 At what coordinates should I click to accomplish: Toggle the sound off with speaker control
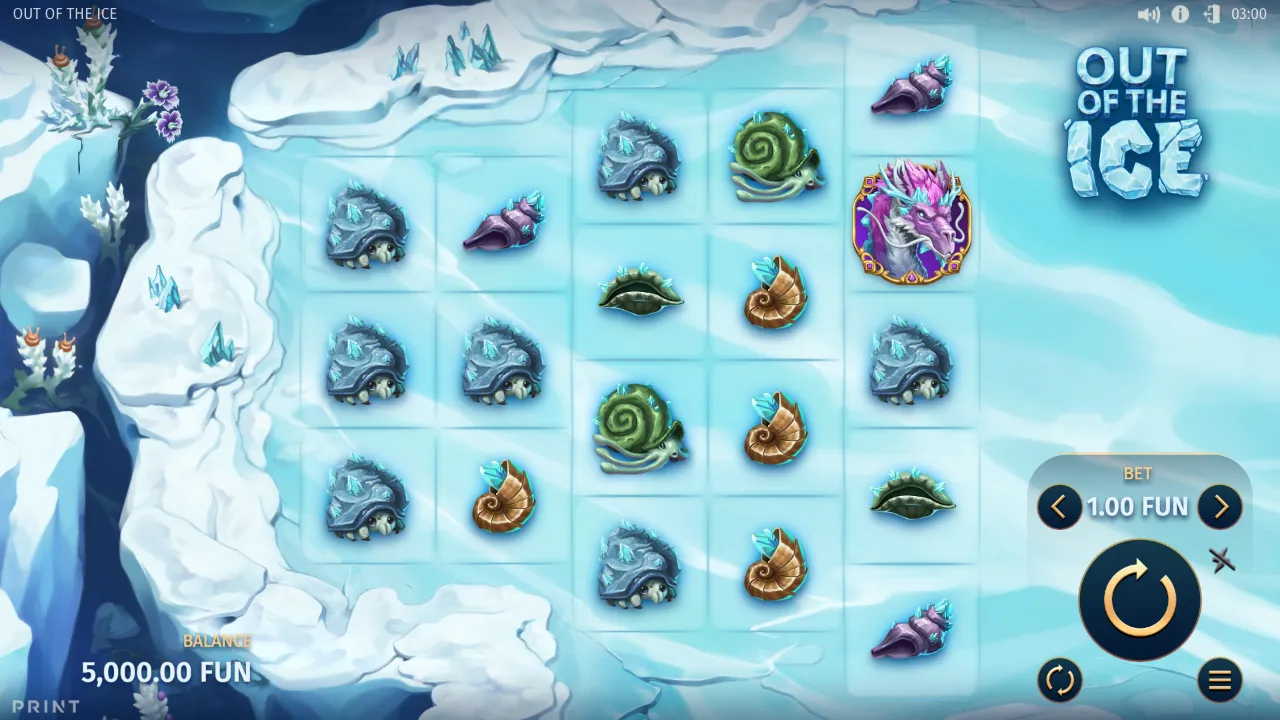pos(1146,14)
